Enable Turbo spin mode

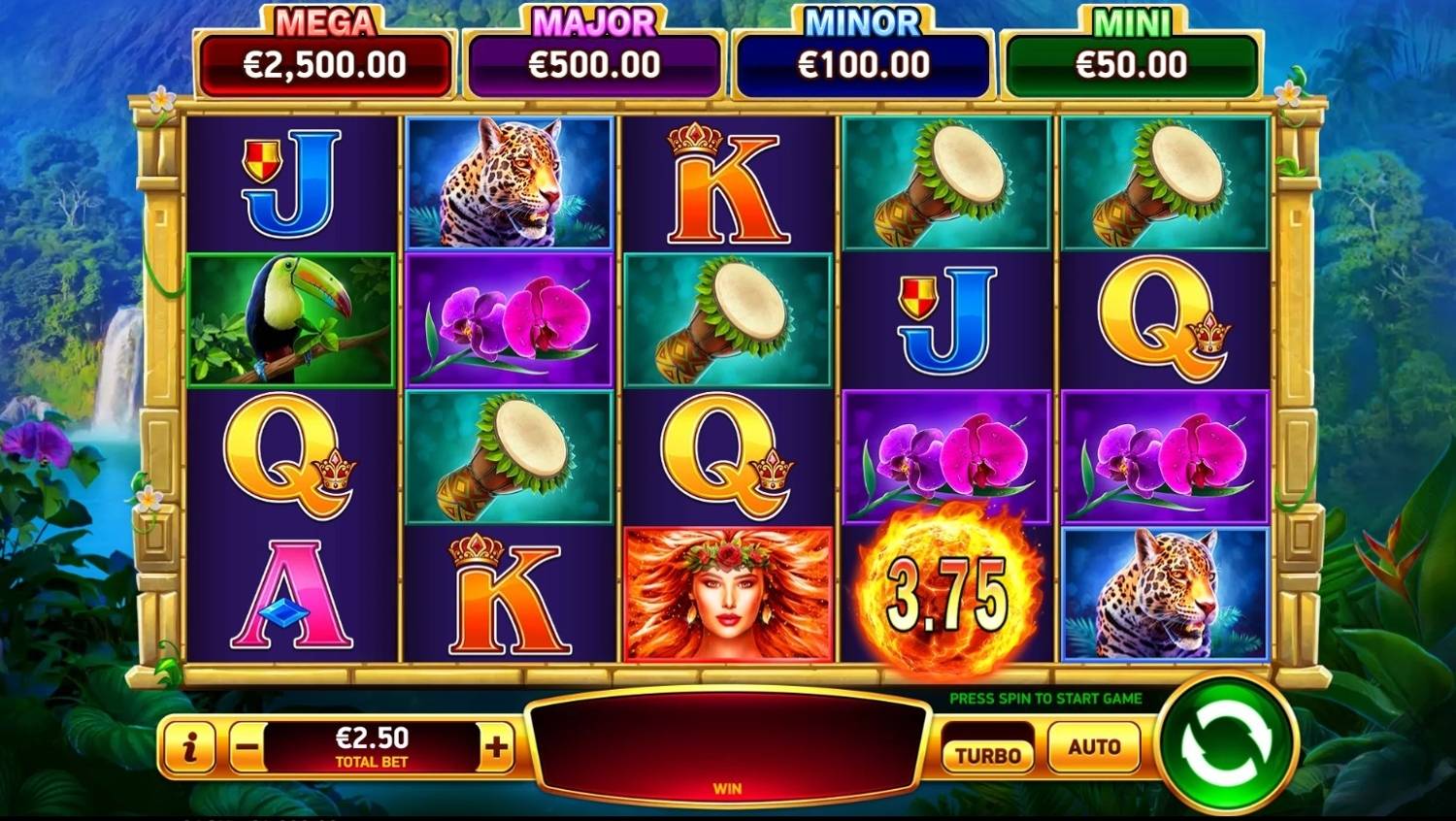pyautogui.click(x=988, y=754)
